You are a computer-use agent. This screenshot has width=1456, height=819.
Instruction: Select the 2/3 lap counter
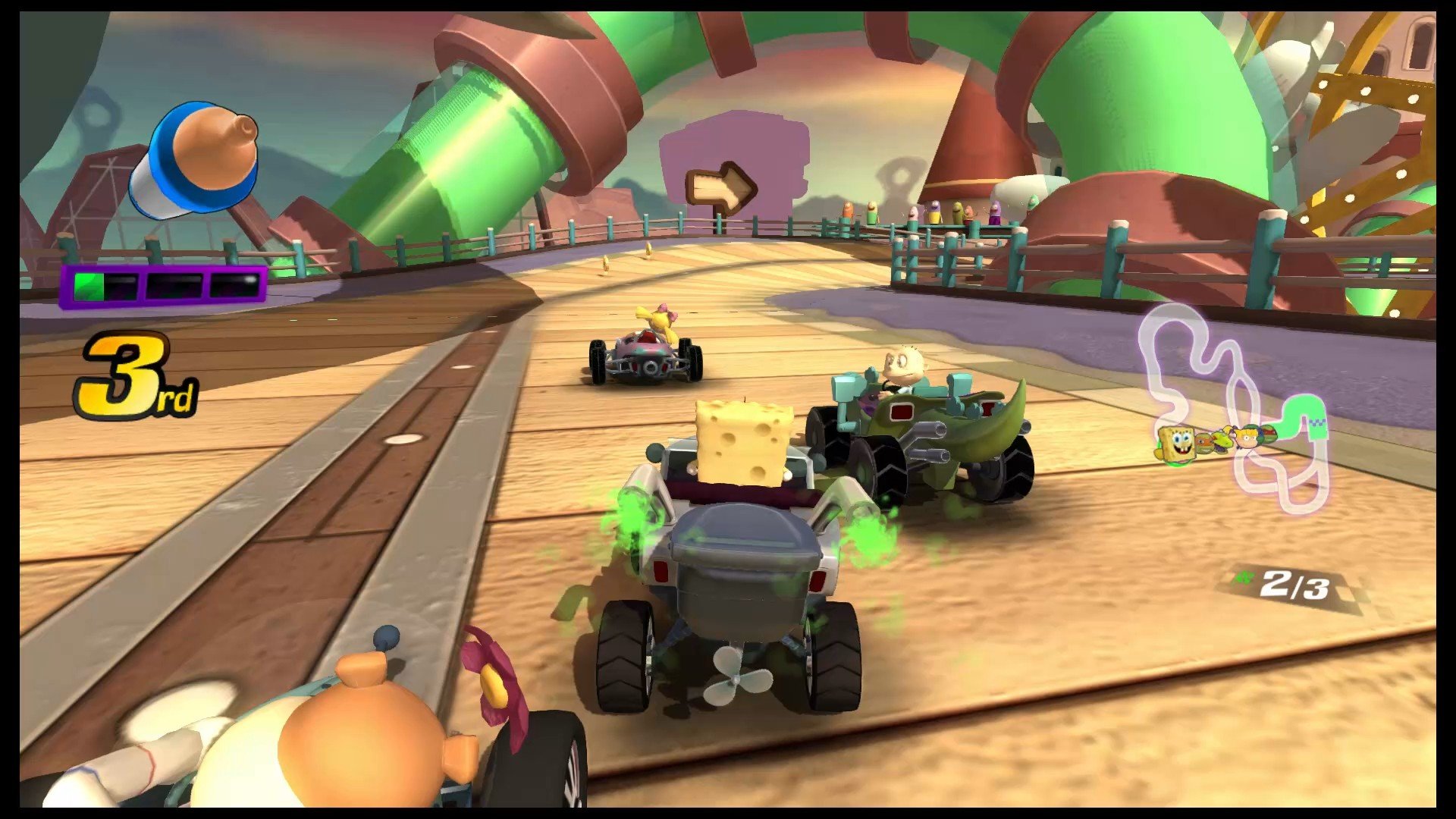point(1295,585)
